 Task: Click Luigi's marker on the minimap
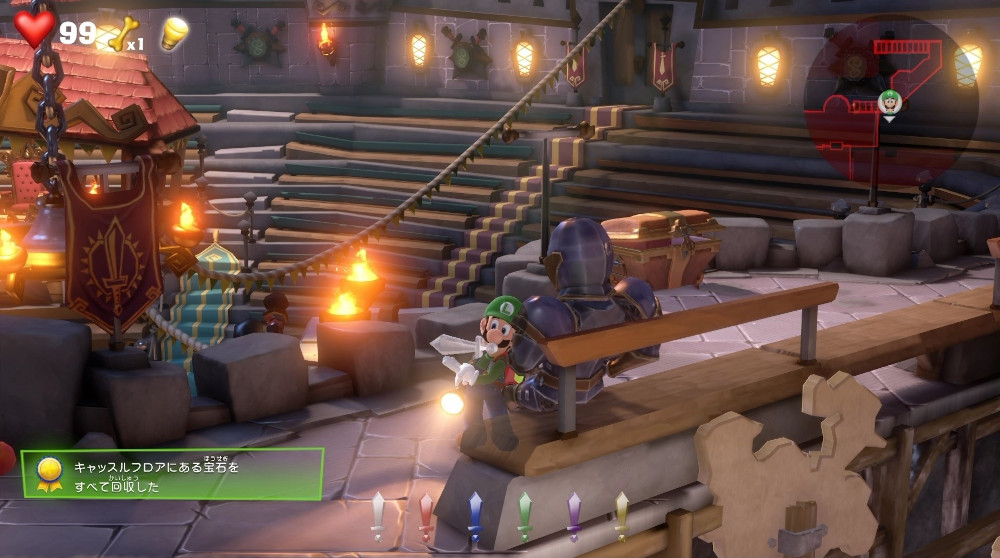click(889, 101)
